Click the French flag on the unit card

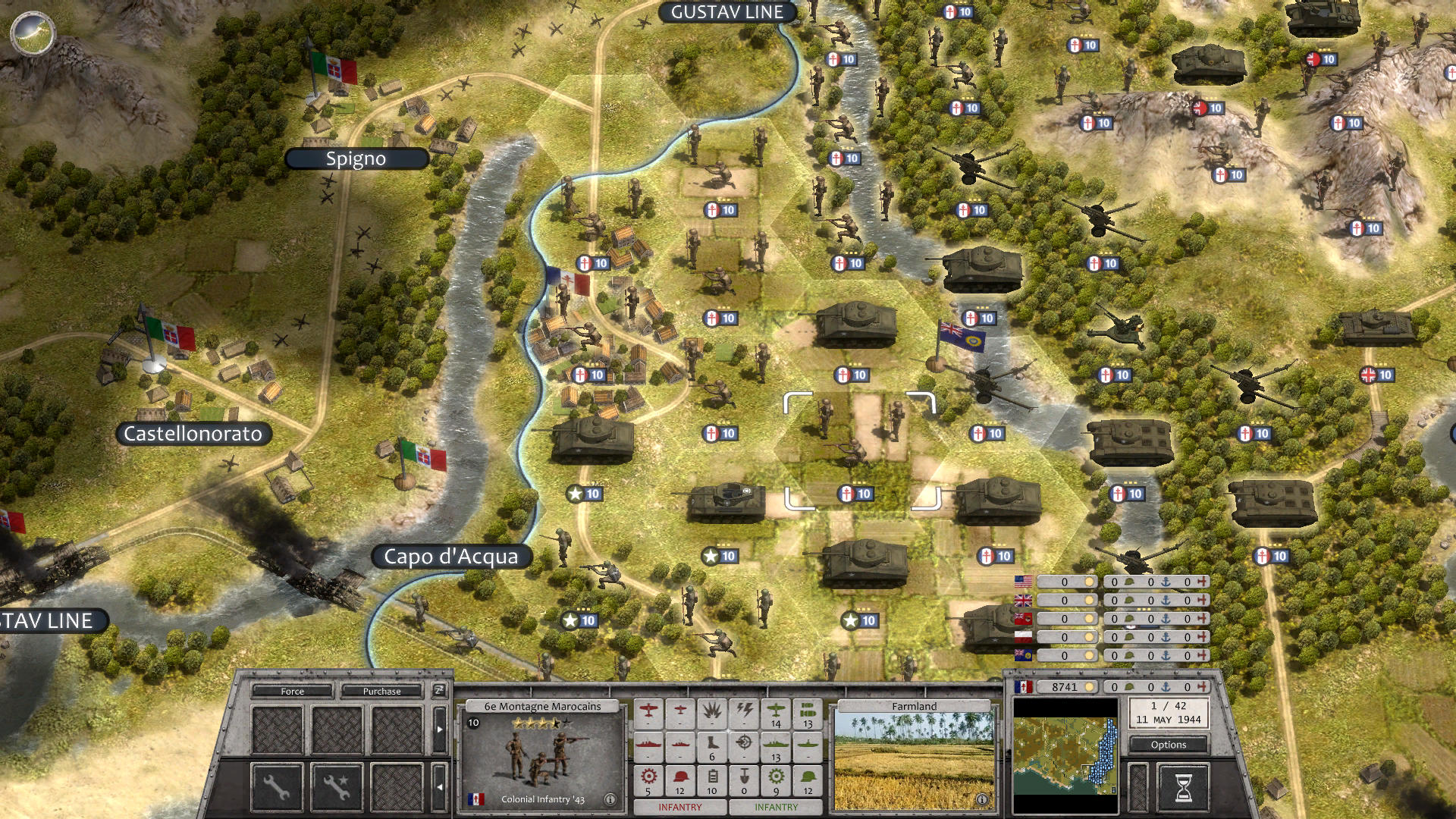477,799
